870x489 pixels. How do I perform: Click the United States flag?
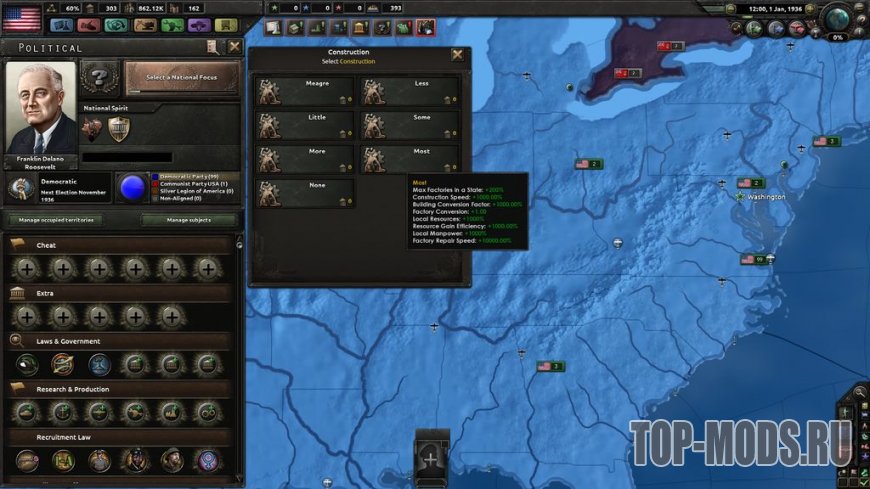(21, 18)
